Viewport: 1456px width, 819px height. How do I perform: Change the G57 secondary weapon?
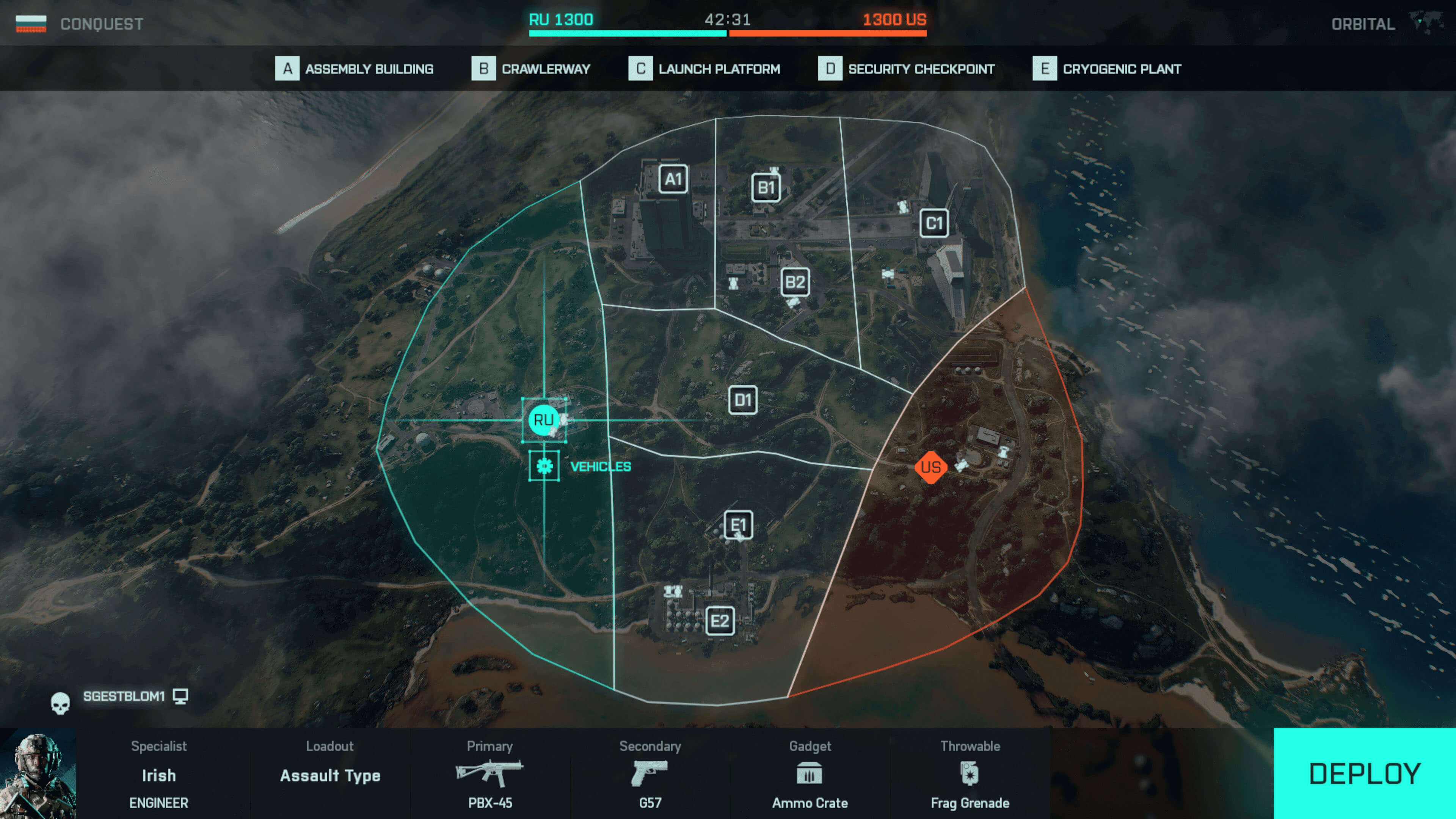tap(650, 774)
